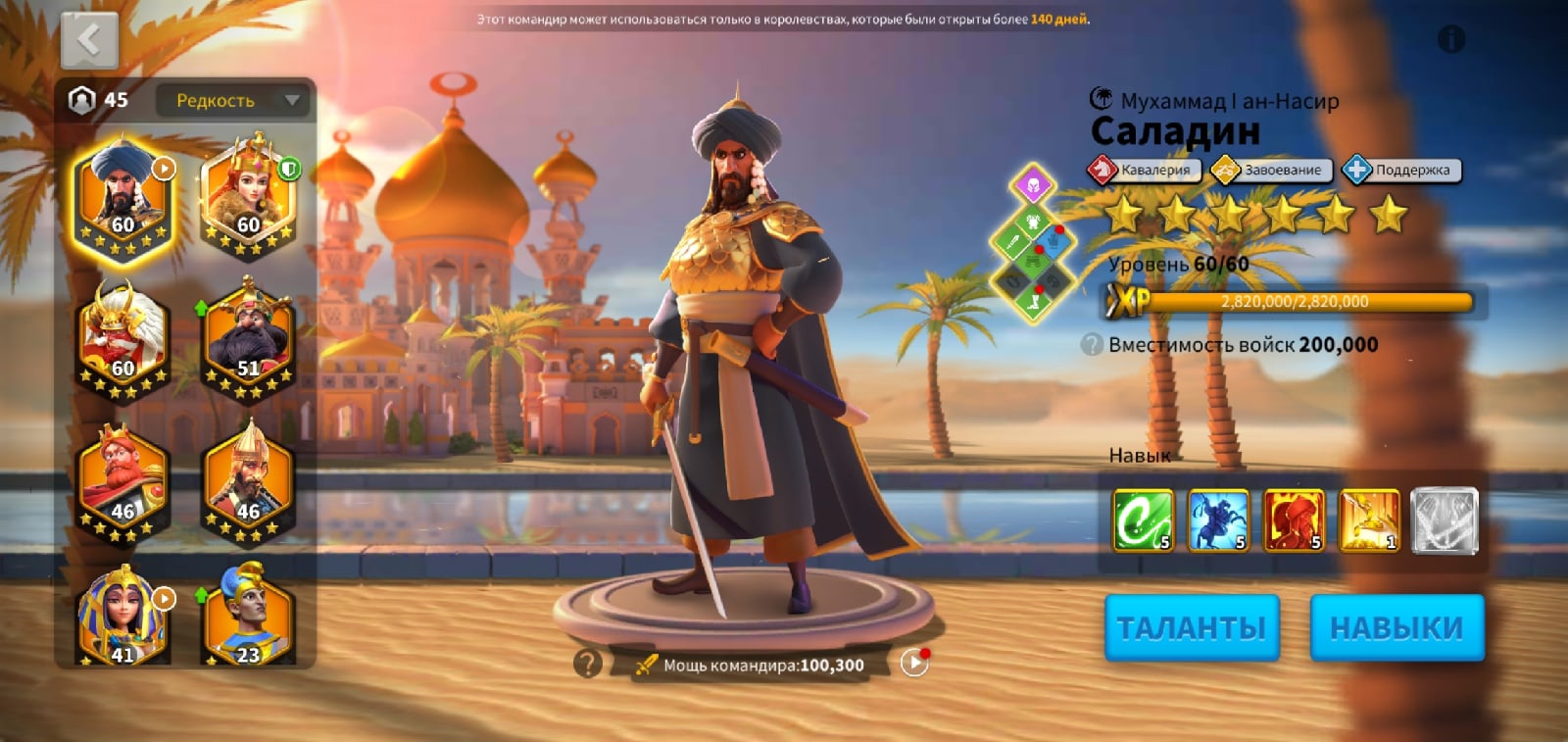
Task: Open the Редкость sorting dropdown
Action: 233,100
